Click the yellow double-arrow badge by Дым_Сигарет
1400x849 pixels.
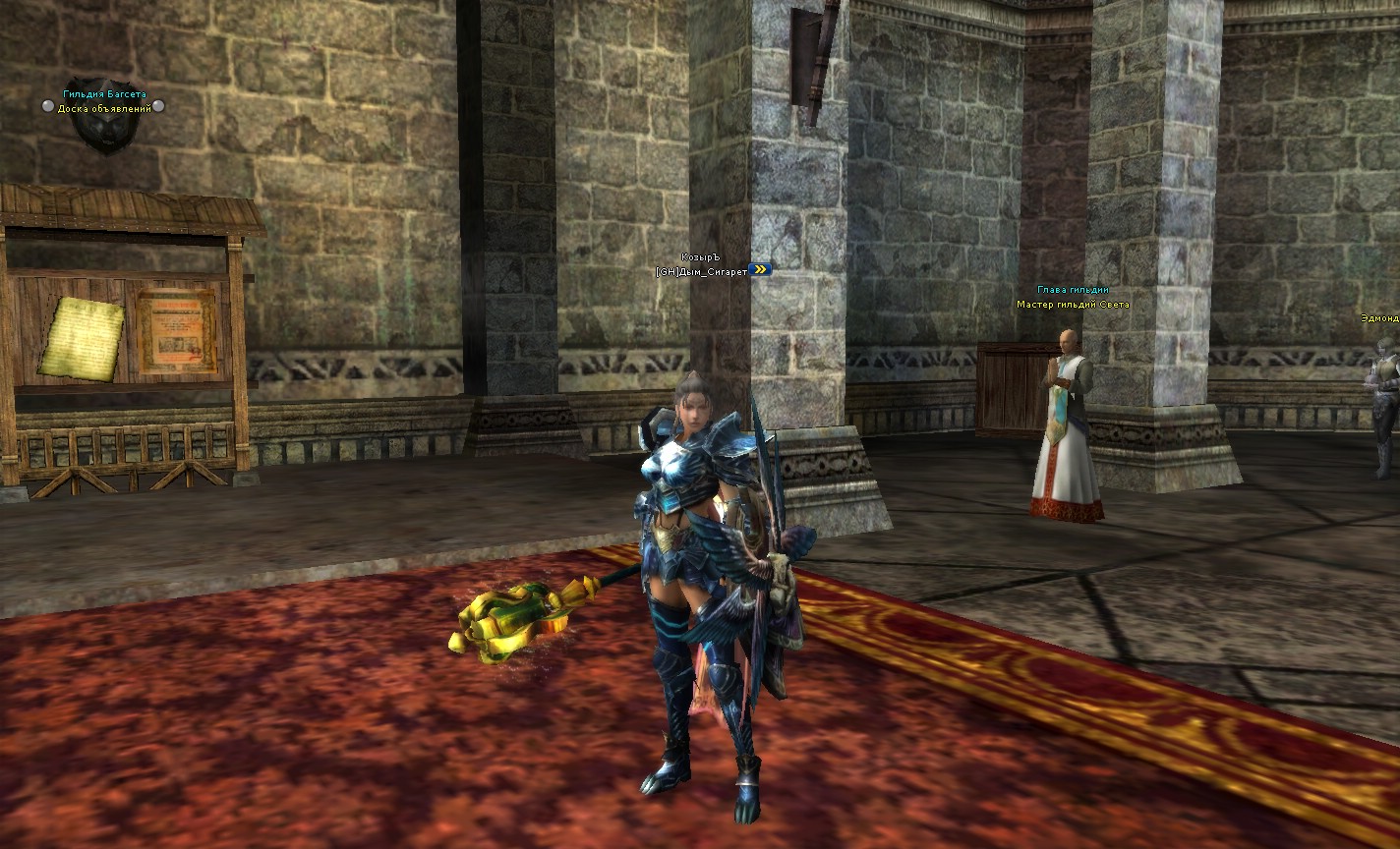[760, 269]
